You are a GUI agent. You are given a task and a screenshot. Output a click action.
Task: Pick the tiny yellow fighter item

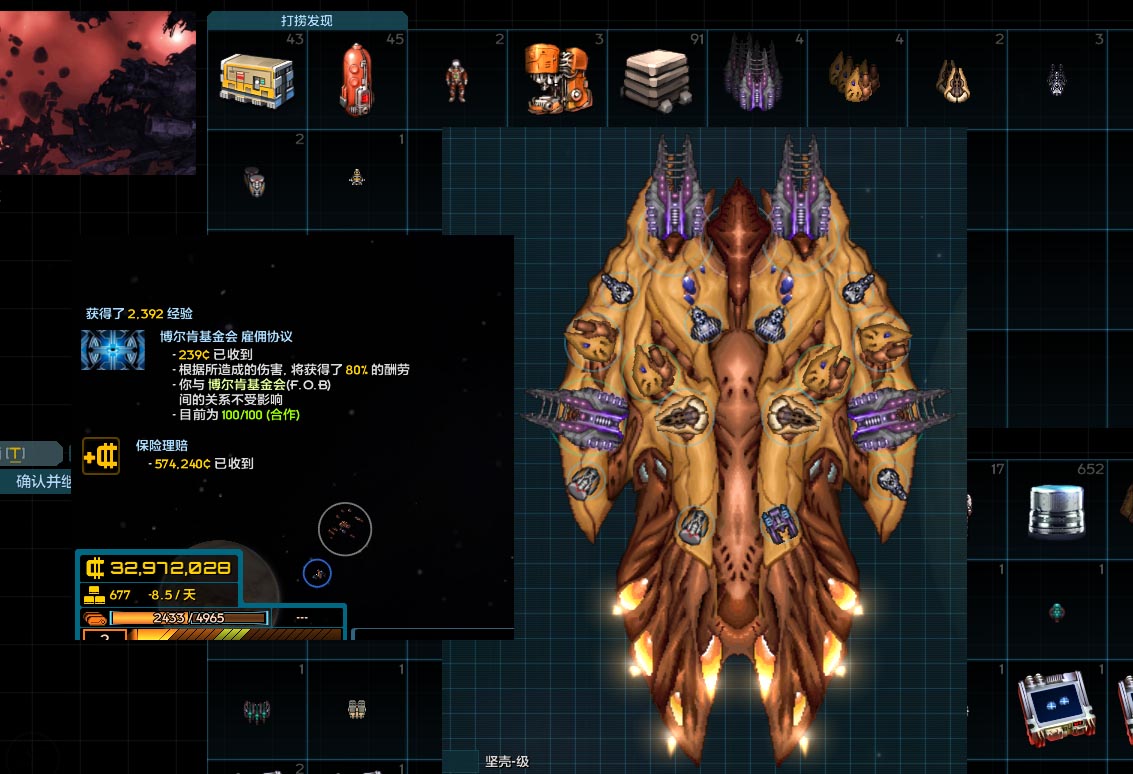[357, 178]
